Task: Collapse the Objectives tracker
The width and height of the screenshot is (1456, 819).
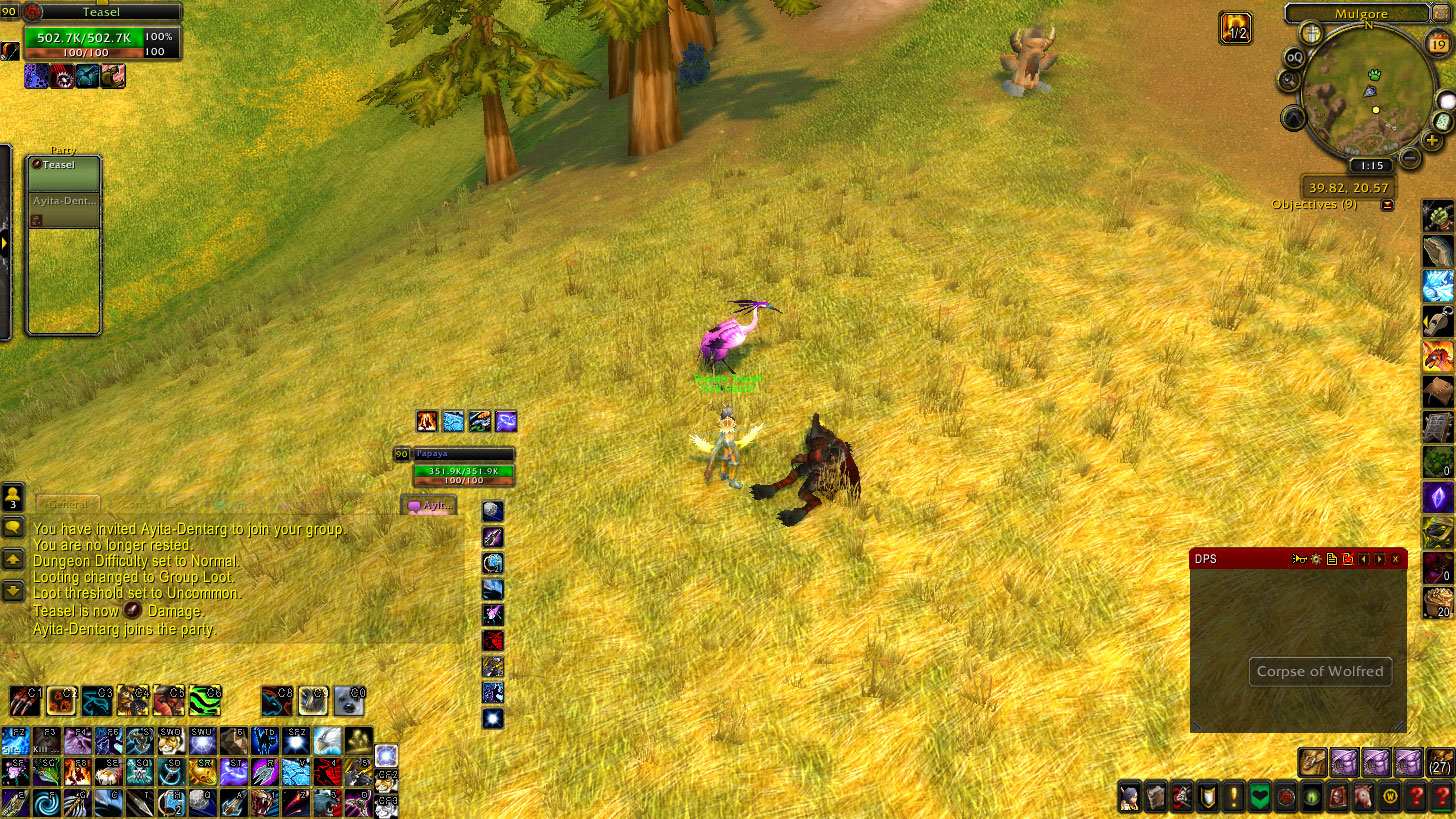Action: click(1387, 205)
